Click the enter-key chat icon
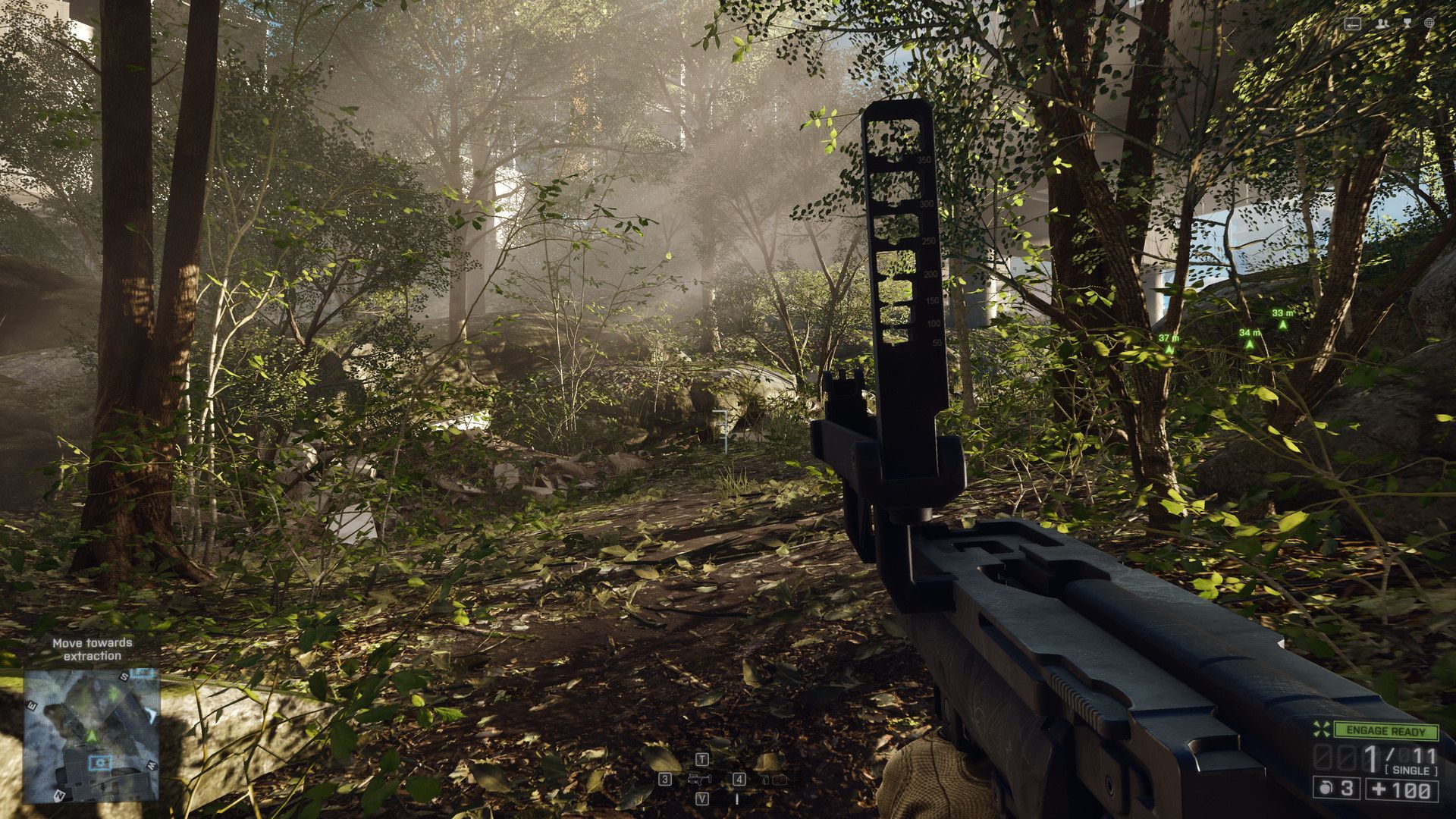The image size is (1456, 819). 1352,24
